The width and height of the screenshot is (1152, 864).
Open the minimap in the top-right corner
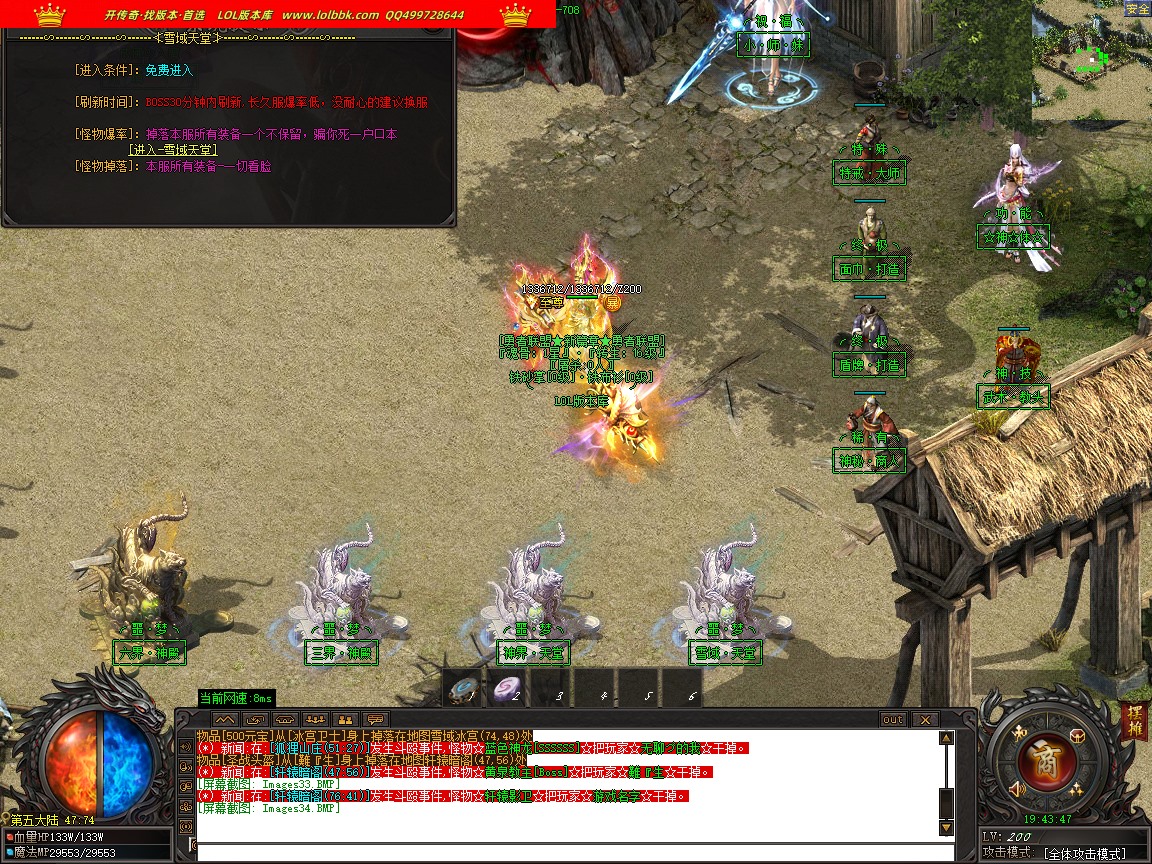(1091, 60)
